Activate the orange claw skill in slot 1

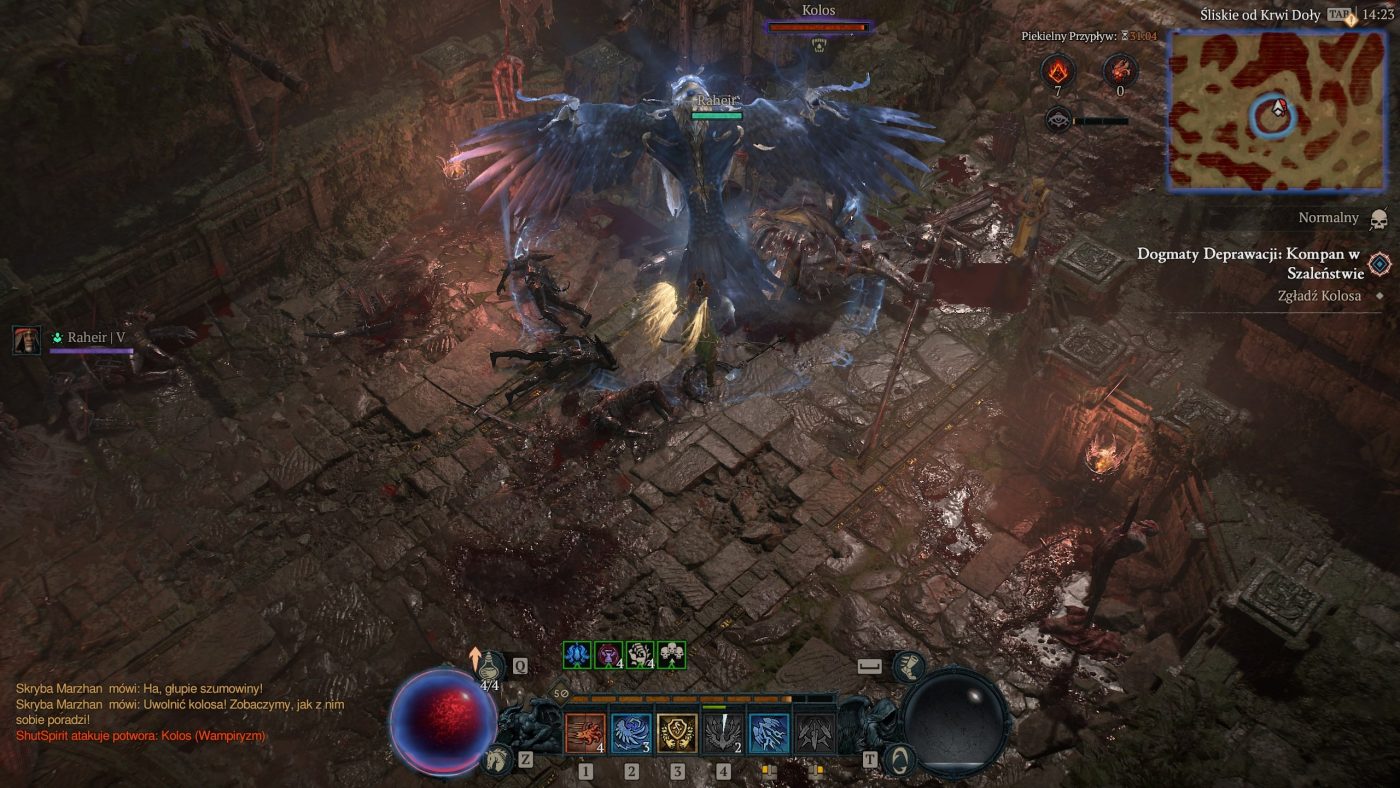[x=585, y=733]
